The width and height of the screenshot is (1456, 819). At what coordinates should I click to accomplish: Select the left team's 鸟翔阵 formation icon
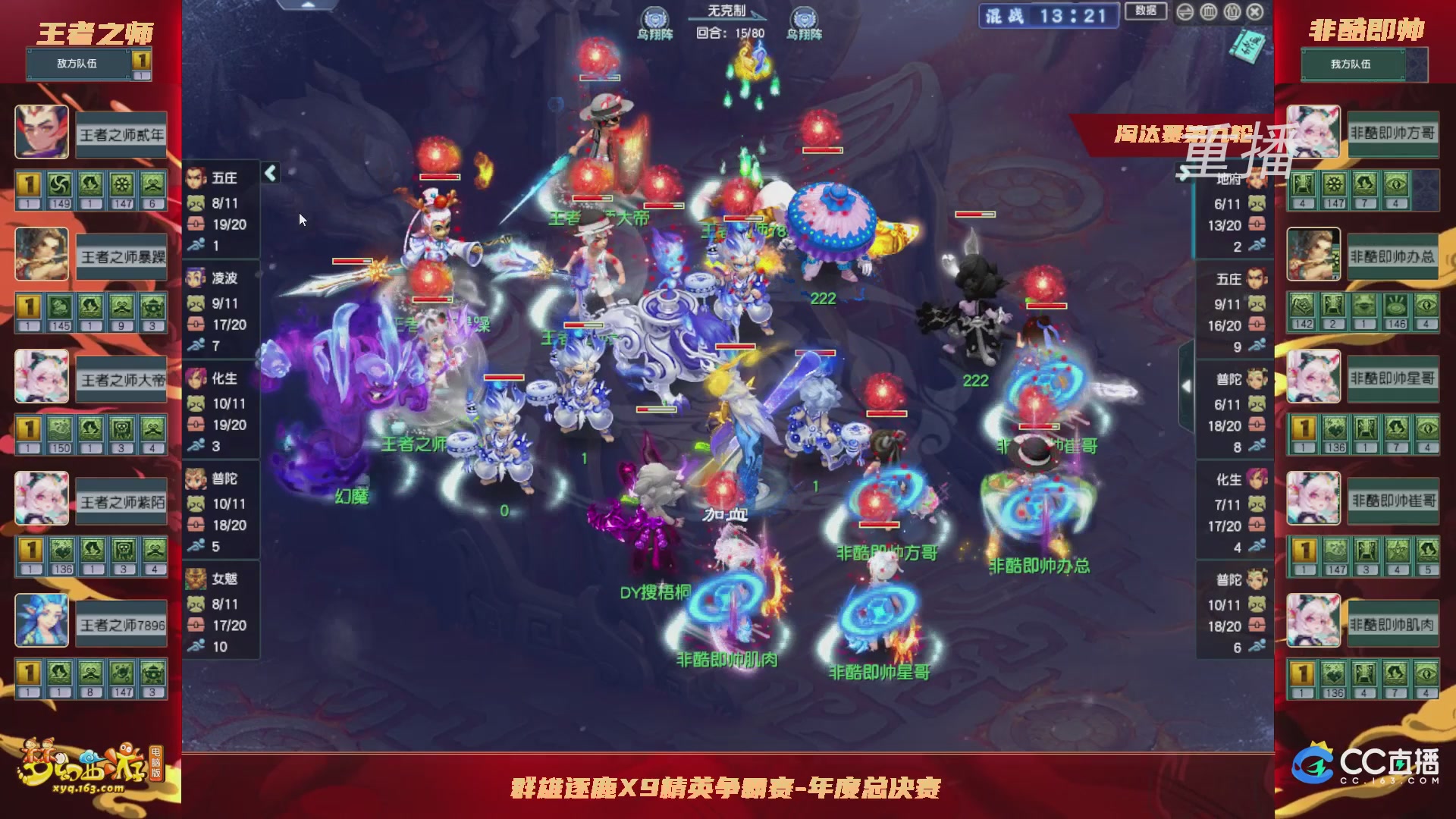(654, 17)
